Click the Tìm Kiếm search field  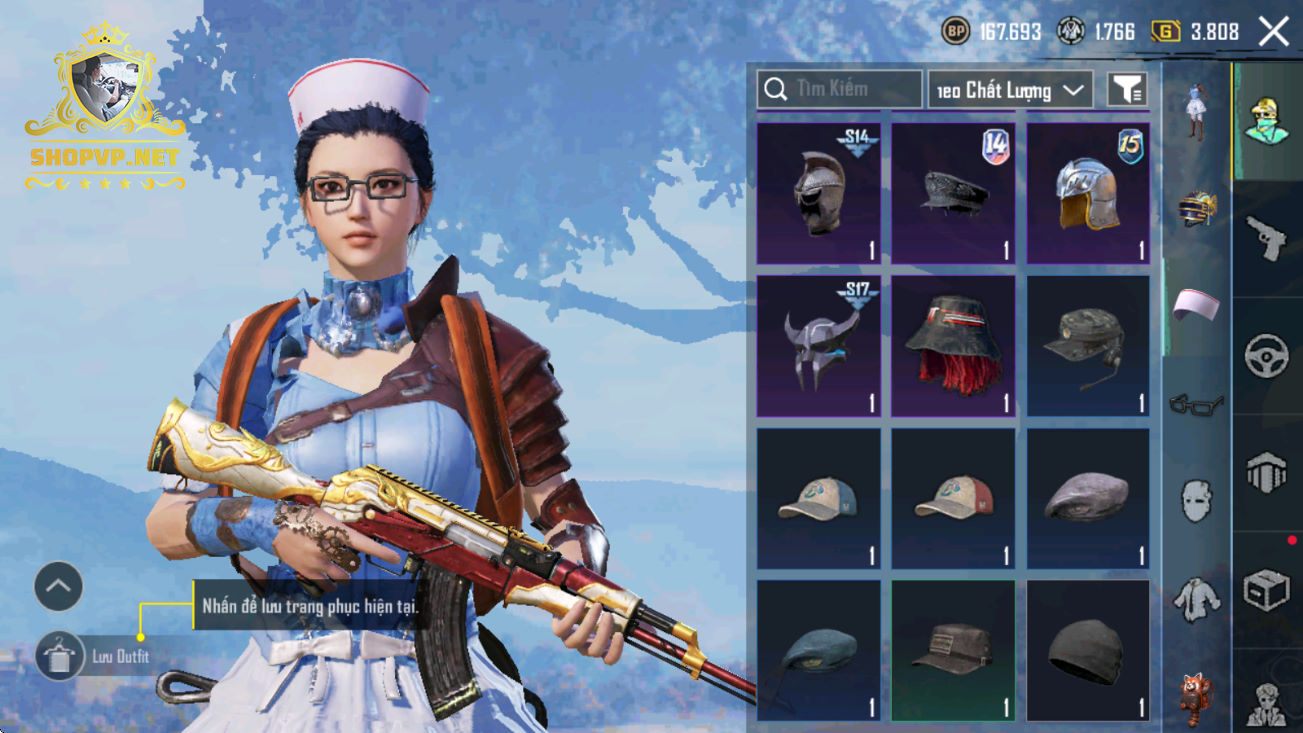tap(839, 90)
